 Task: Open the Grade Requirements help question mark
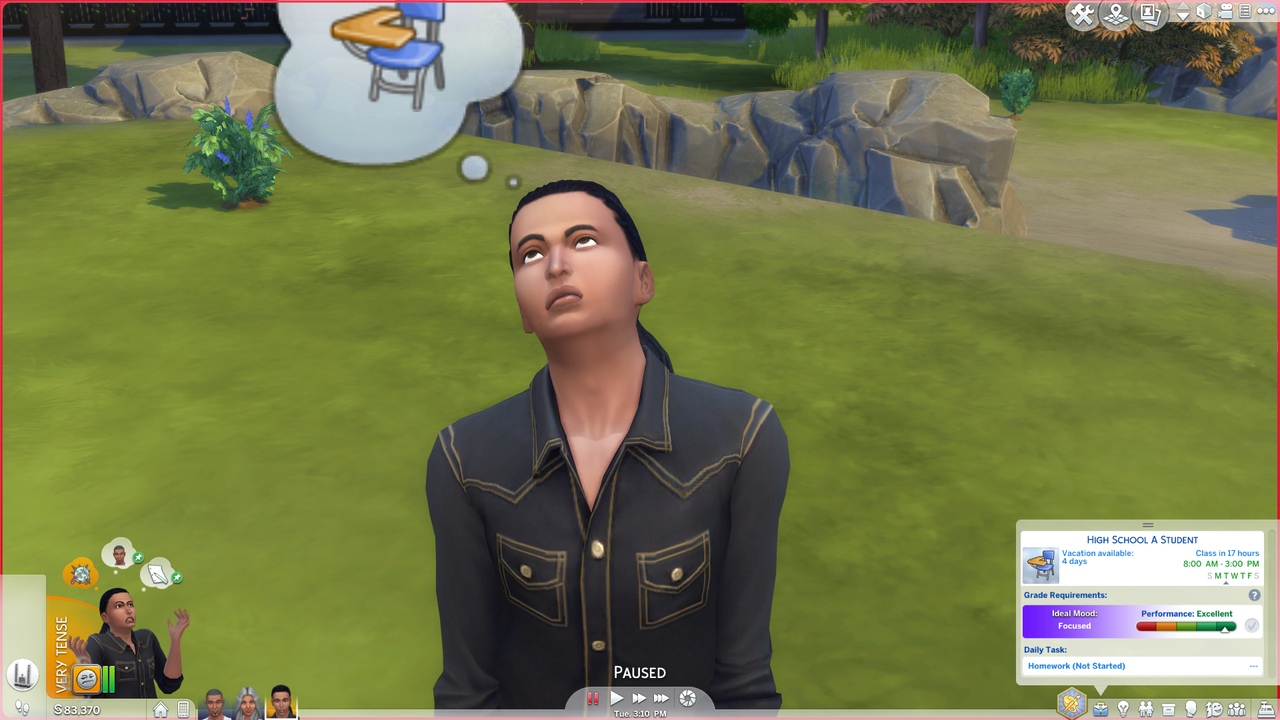coord(1254,595)
